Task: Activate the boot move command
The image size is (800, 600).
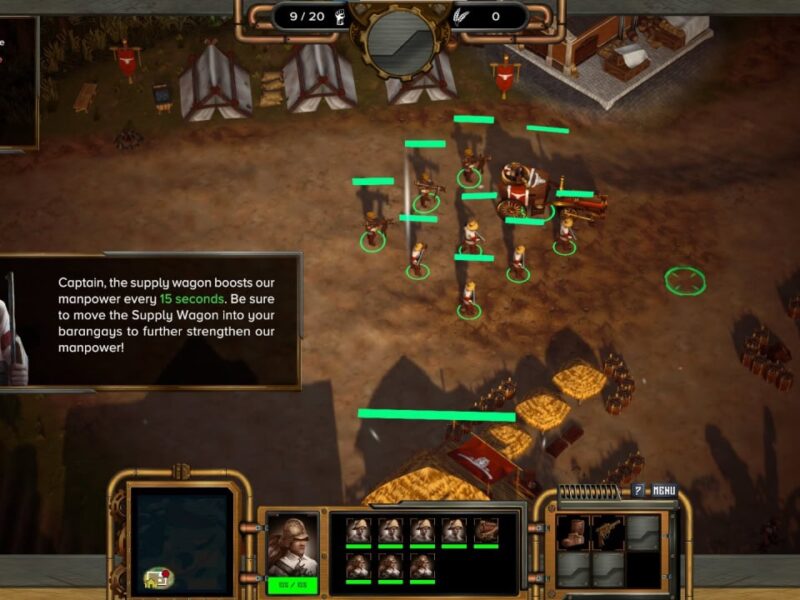Action: [574, 533]
